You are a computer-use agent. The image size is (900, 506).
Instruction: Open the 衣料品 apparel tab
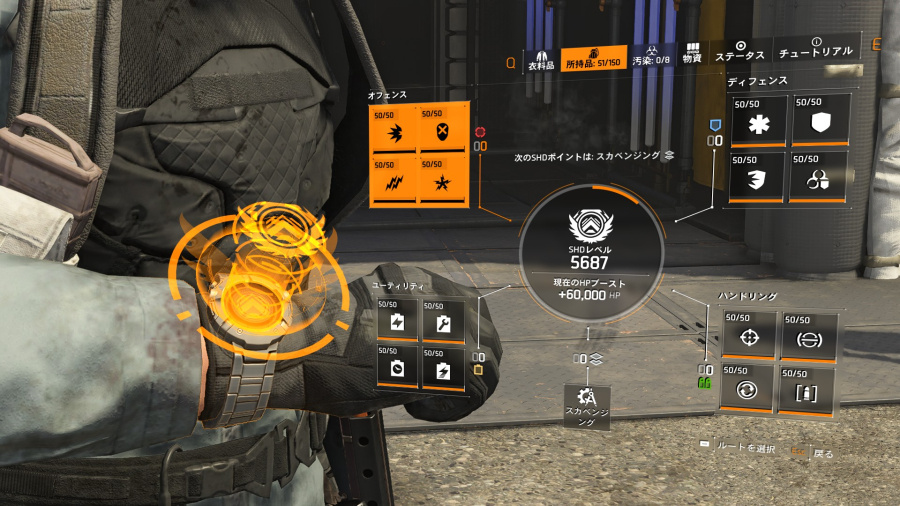(x=540, y=59)
